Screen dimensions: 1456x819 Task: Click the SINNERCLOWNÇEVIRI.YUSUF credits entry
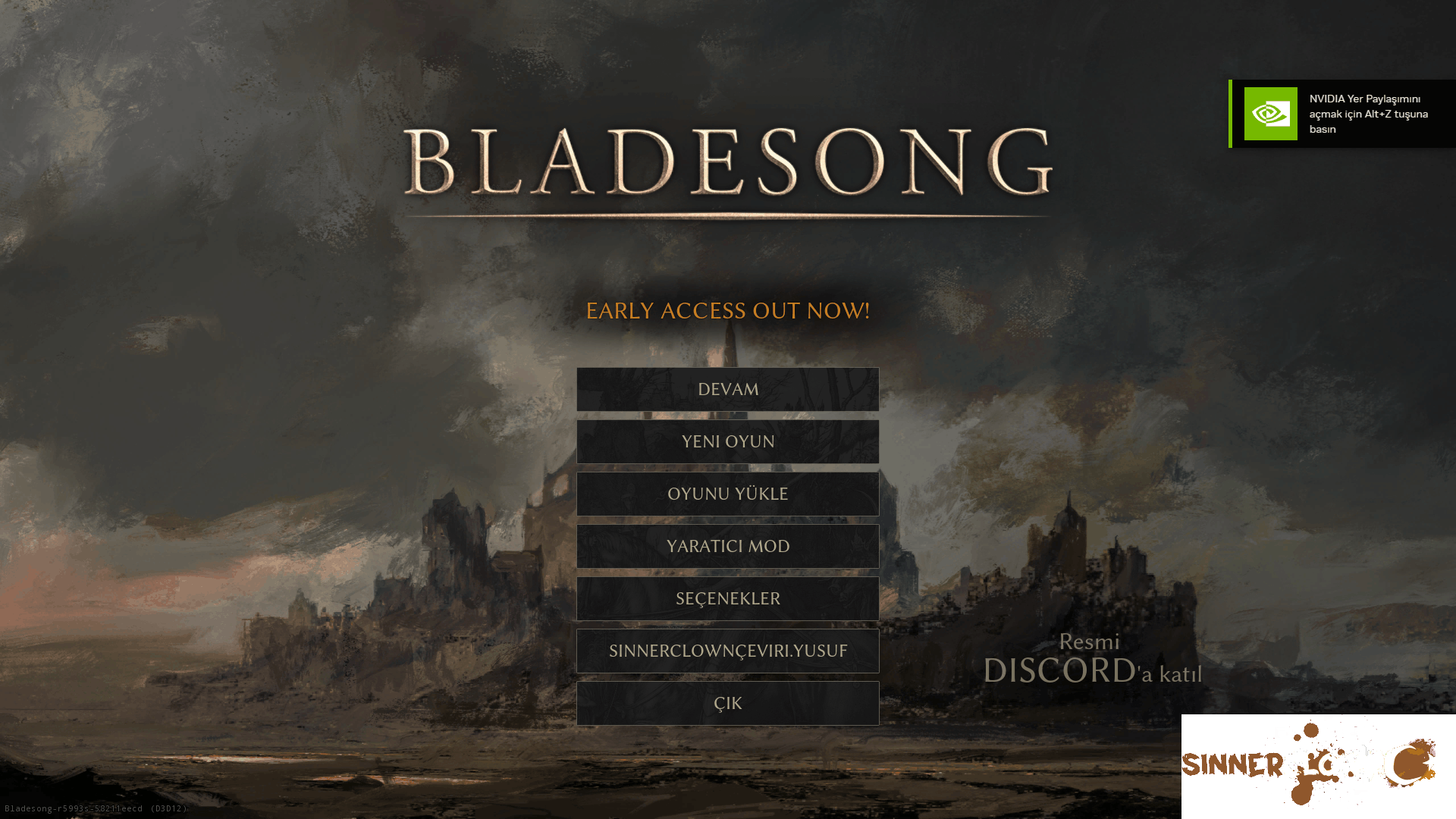tap(727, 651)
